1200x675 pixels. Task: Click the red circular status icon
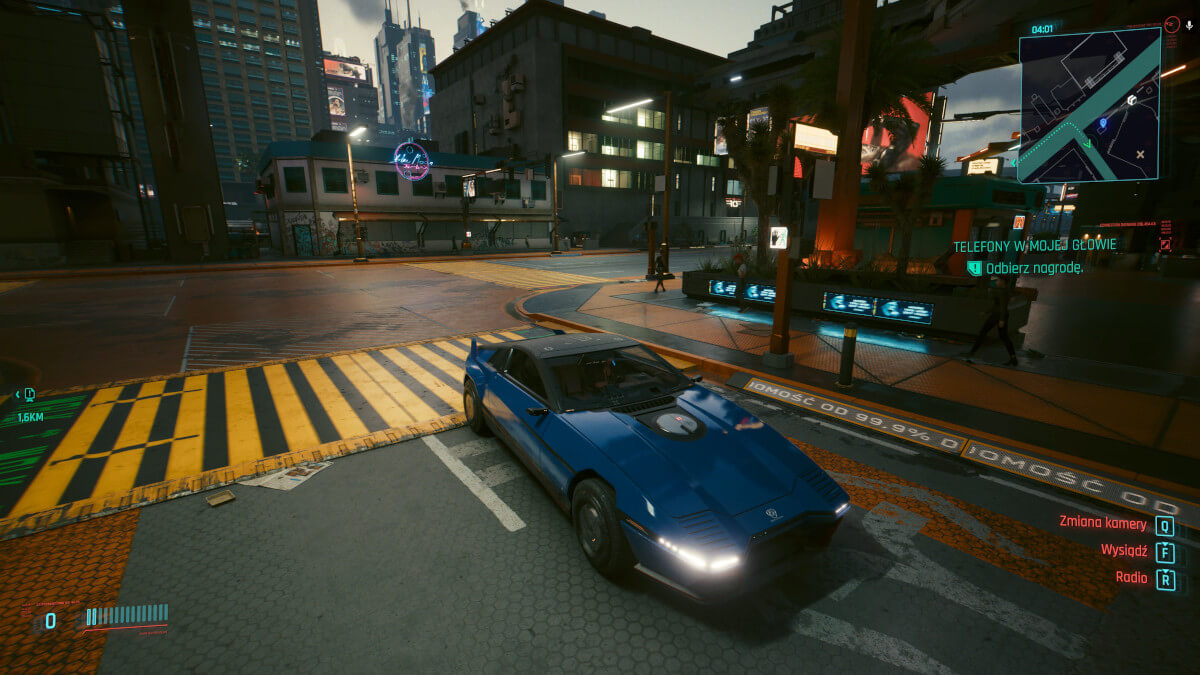(x=1171, y=24)
